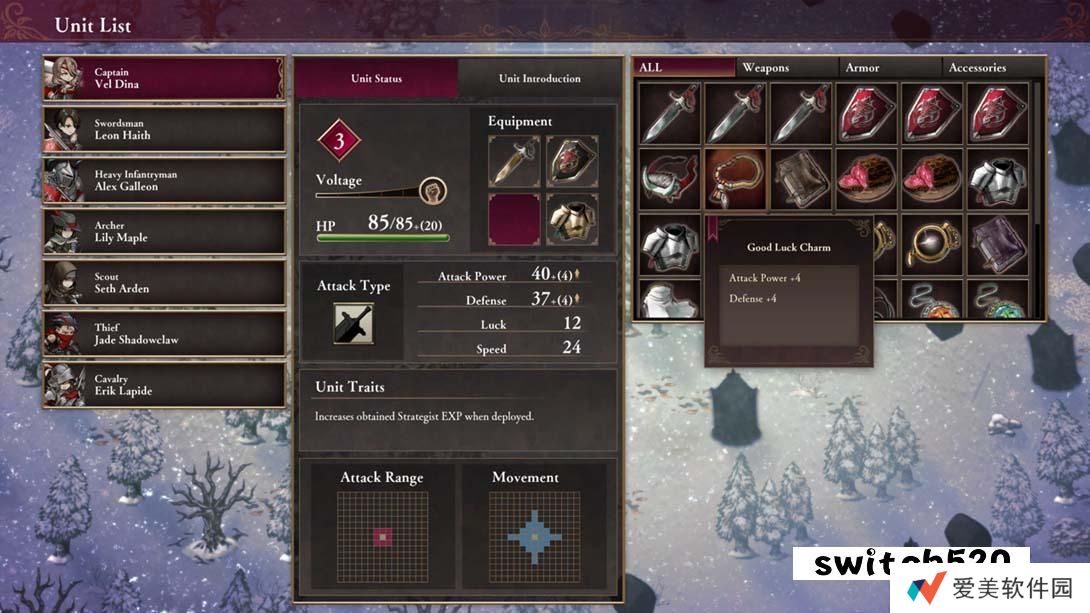Select the equipped red shield slot
1090x613 pixels.
(572, 162)
